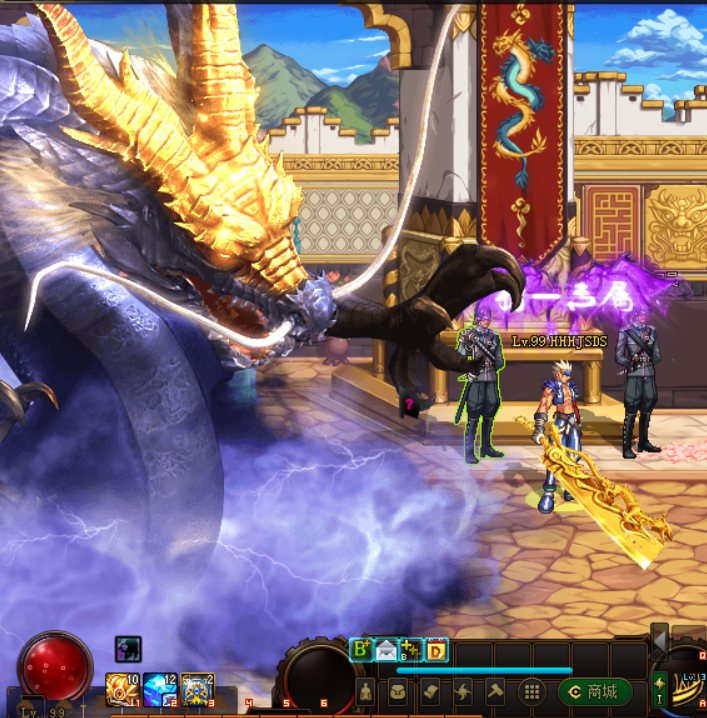Open the character info menu button

(367, 692)
